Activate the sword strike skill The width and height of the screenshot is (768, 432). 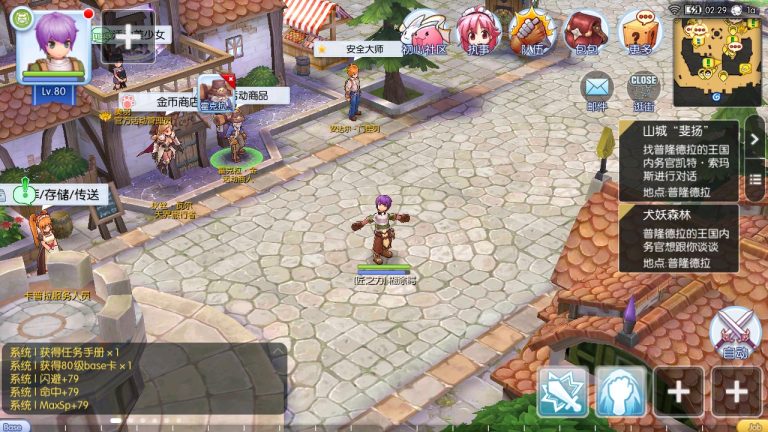(x=563, y=391)
